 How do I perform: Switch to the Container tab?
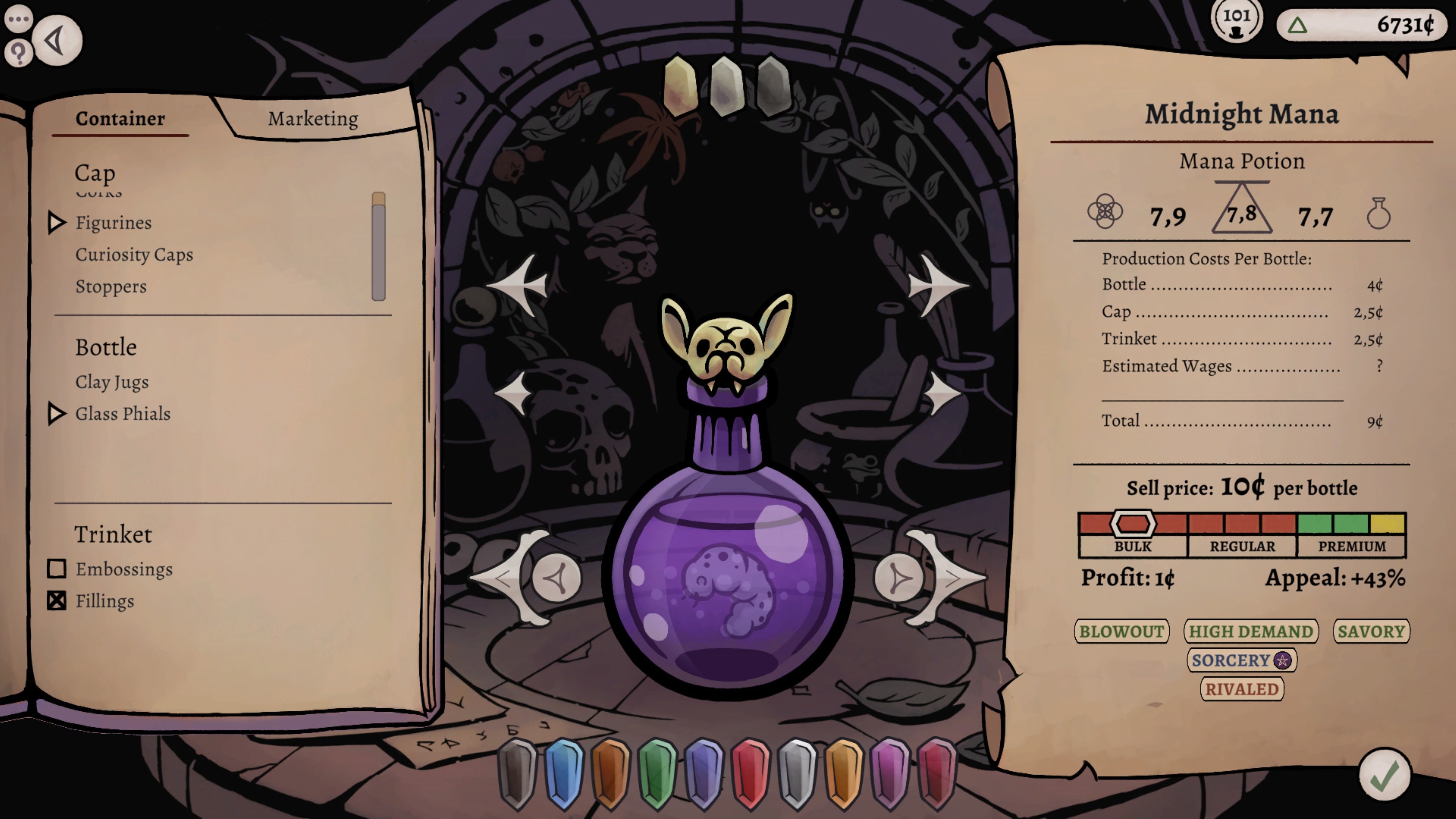pos(121,119)
